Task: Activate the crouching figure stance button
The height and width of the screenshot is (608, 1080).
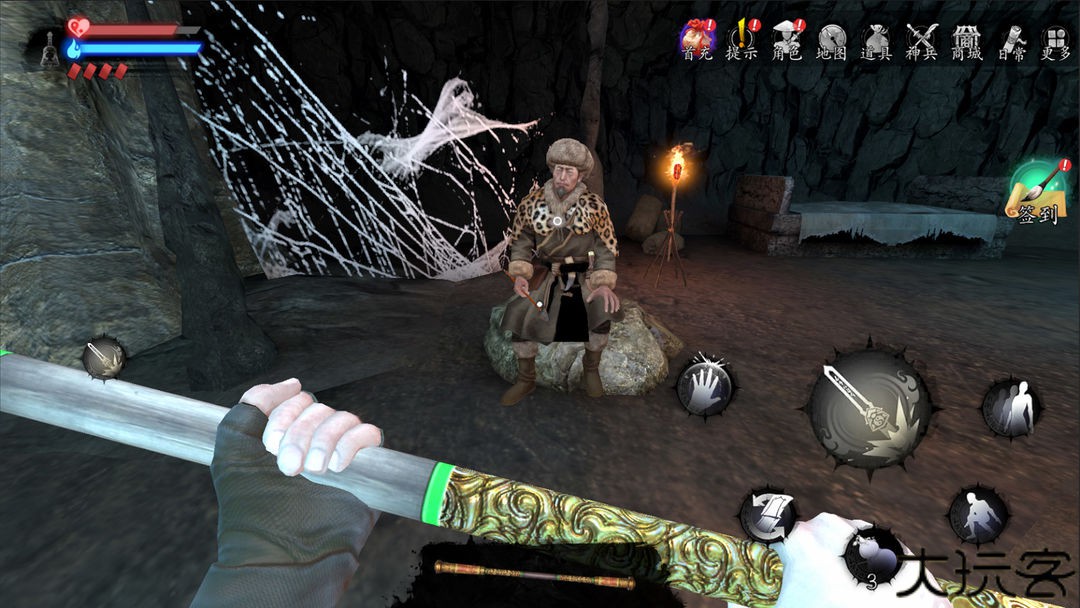Action: [976, 515]
